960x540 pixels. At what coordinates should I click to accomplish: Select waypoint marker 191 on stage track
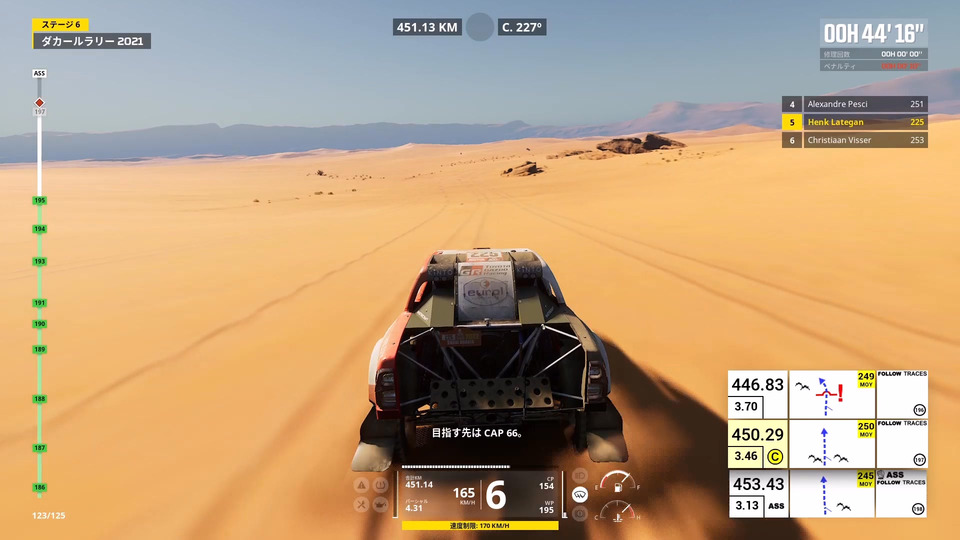pos(40,303)
